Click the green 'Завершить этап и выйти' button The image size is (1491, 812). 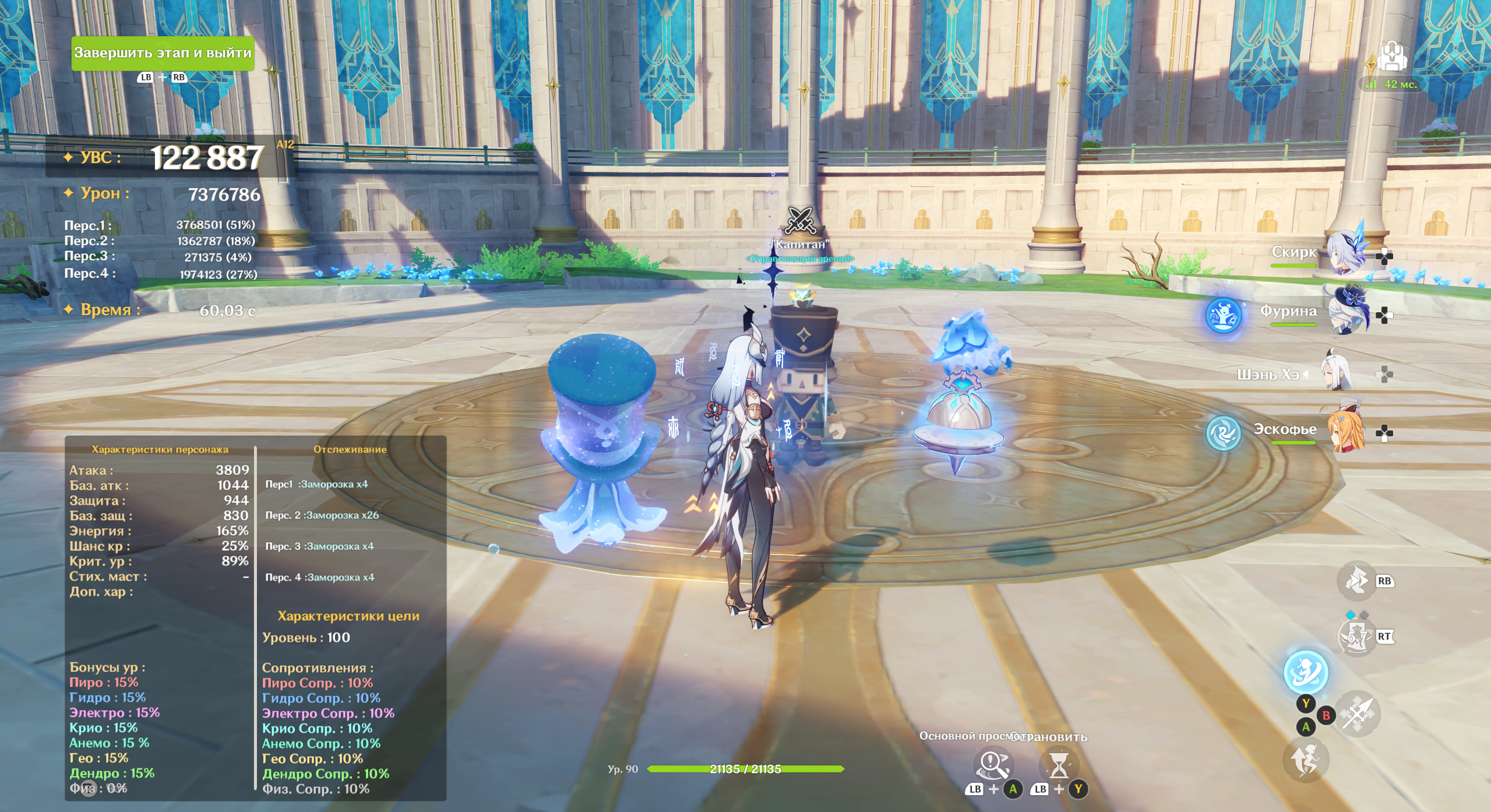coord(163,53)
